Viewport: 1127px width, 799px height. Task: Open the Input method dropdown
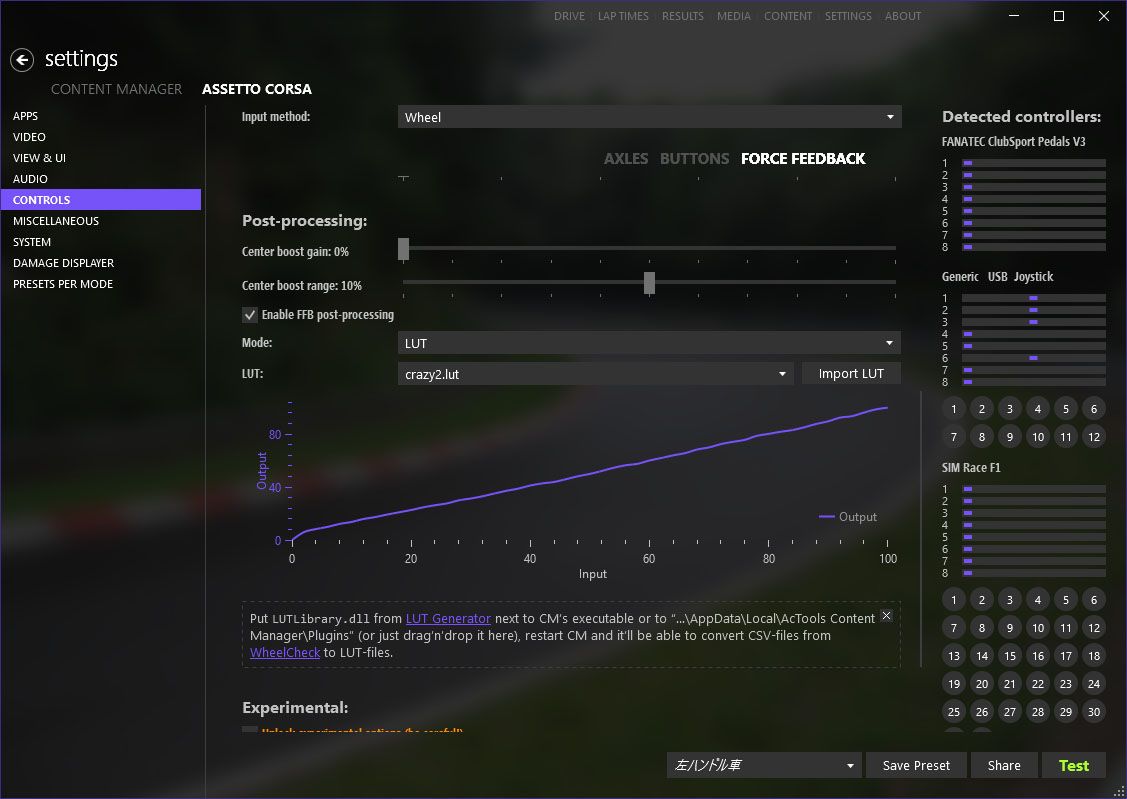pos(649,117)
